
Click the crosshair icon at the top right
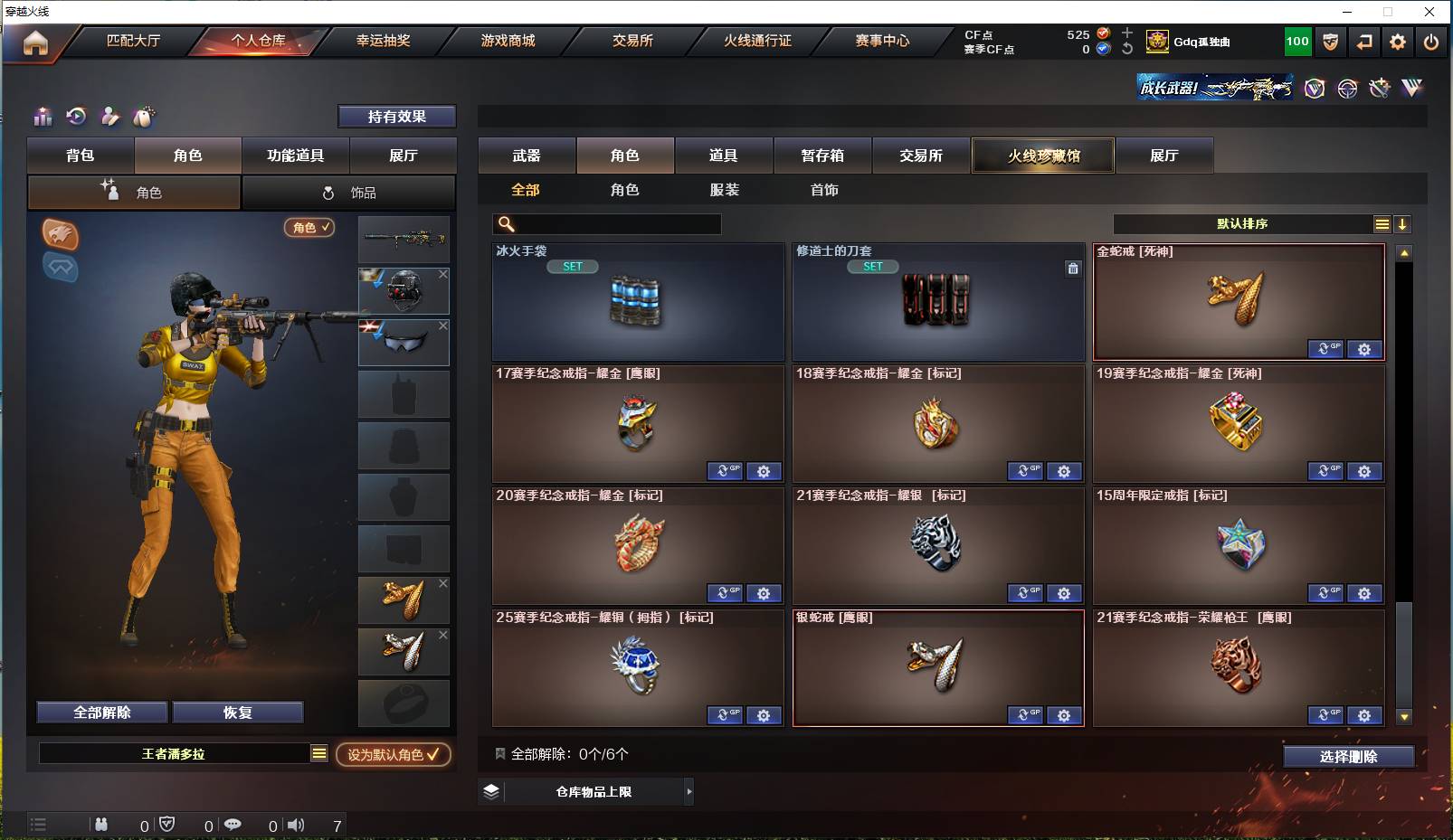(1346, 88)
